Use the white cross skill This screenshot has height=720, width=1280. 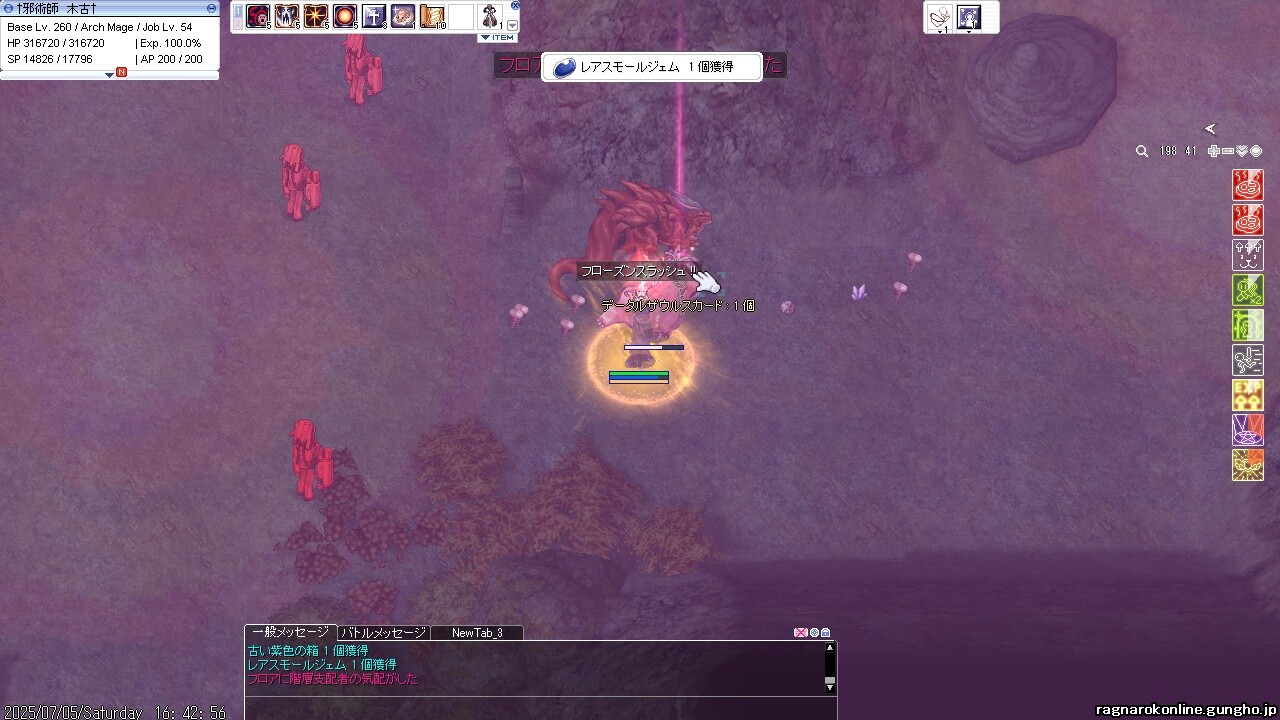click(374, 16)
